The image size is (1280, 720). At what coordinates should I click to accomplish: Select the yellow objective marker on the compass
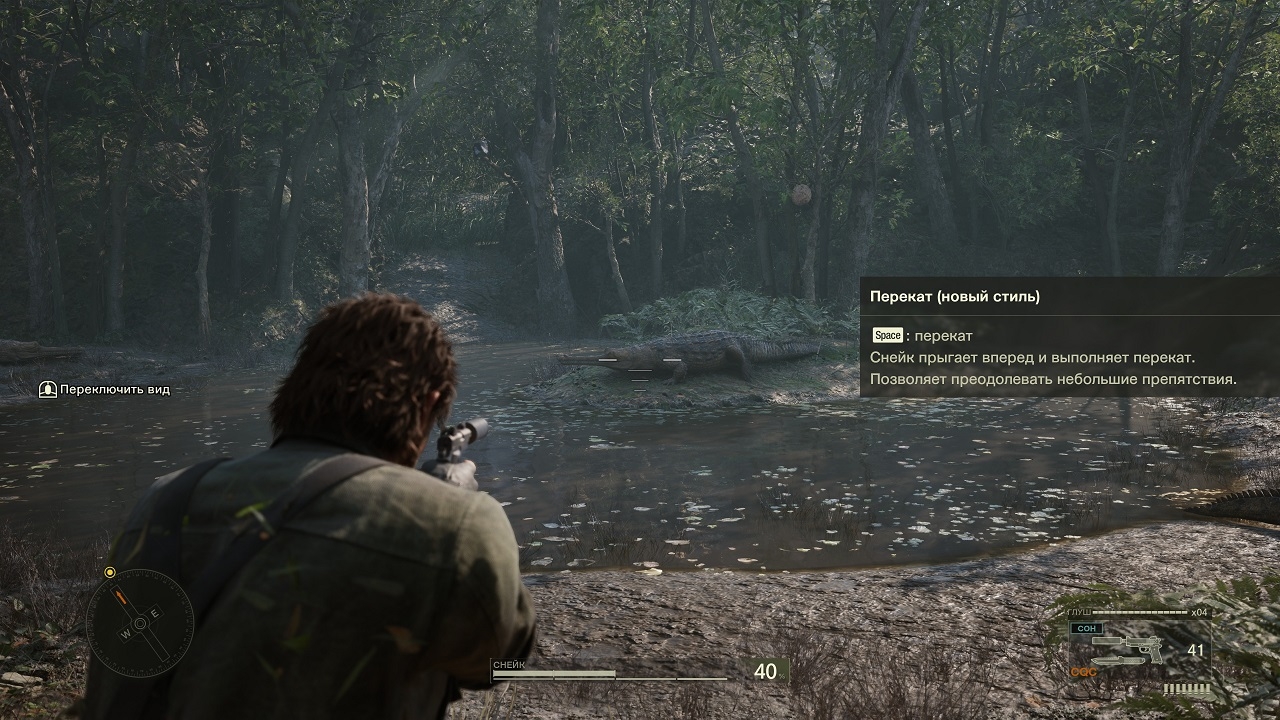pos(110,572)
